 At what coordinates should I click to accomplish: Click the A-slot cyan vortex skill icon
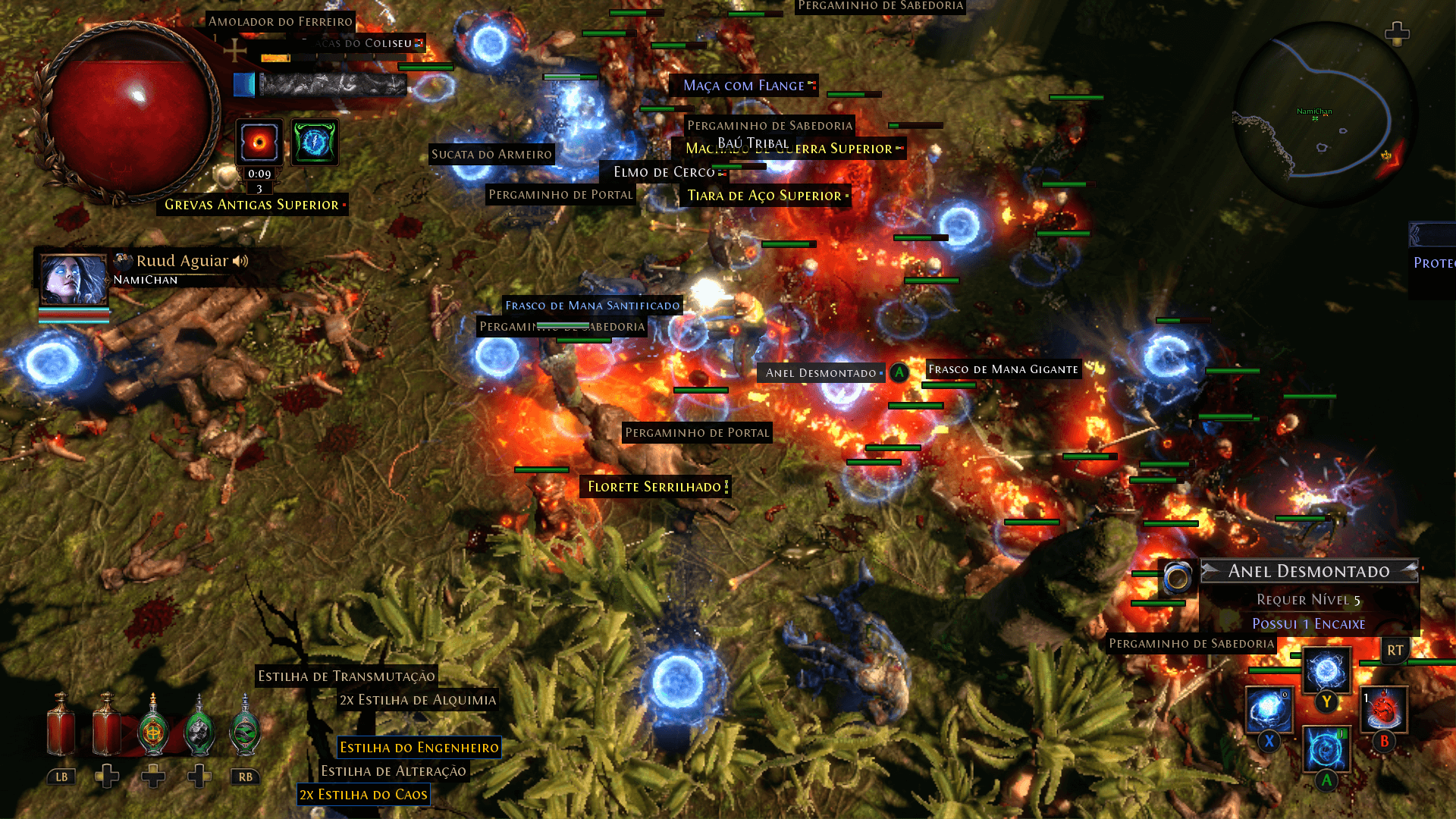[1326, 749]
